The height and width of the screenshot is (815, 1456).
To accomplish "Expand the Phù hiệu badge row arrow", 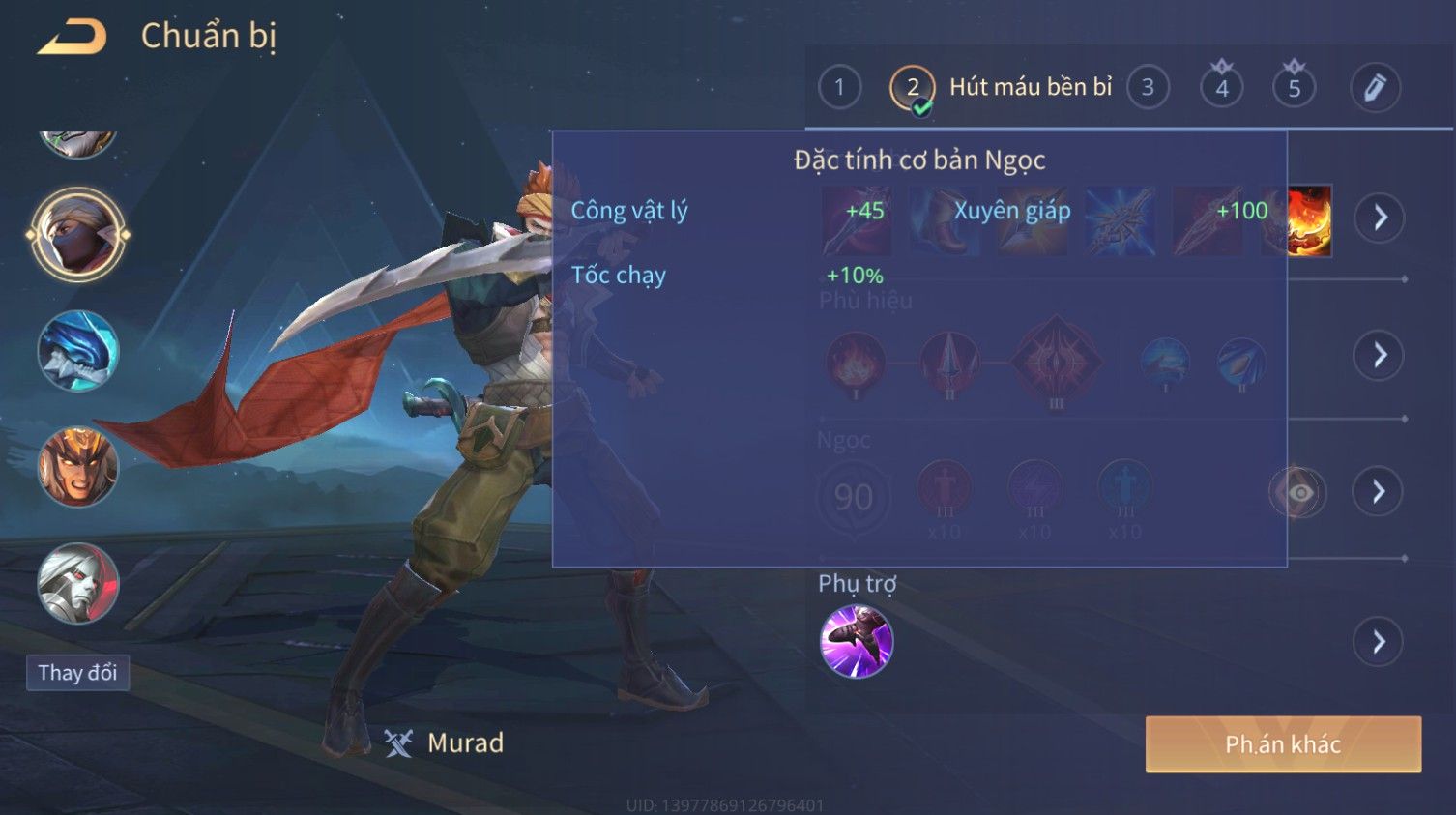I will [x=1379, y=355].
